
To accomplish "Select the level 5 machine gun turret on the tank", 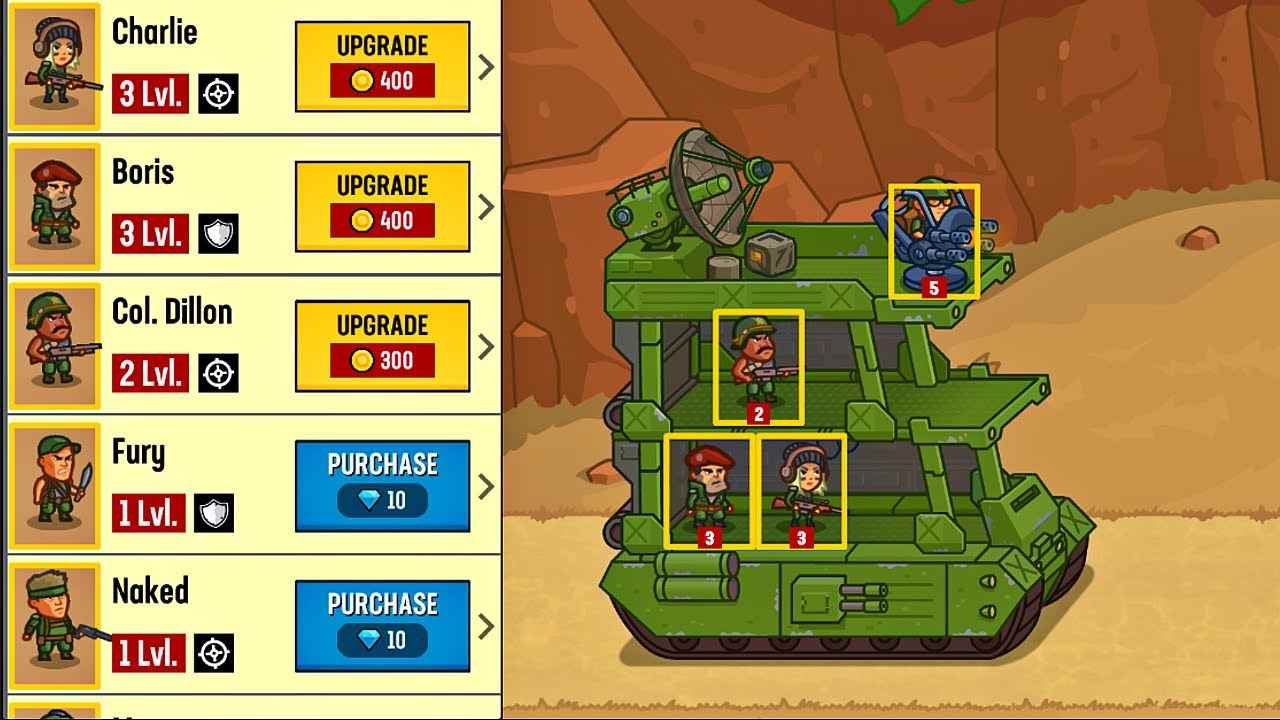I will [934, 240].
